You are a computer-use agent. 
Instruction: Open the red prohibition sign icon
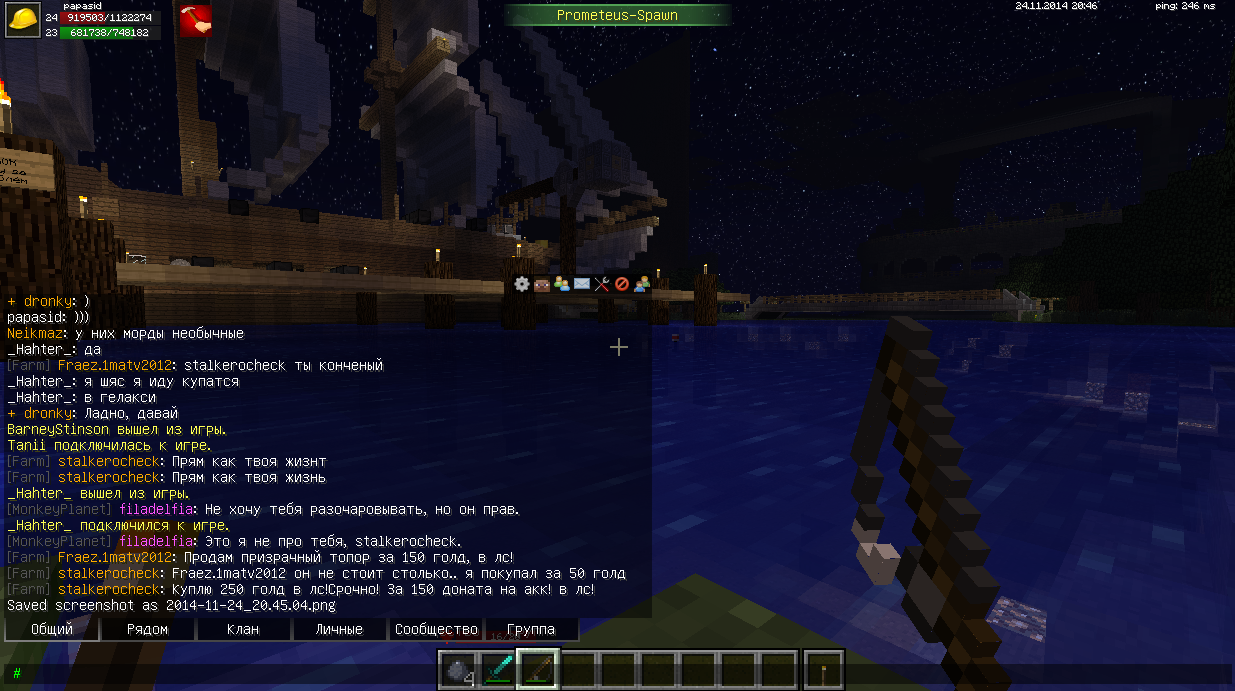point(621,284)
